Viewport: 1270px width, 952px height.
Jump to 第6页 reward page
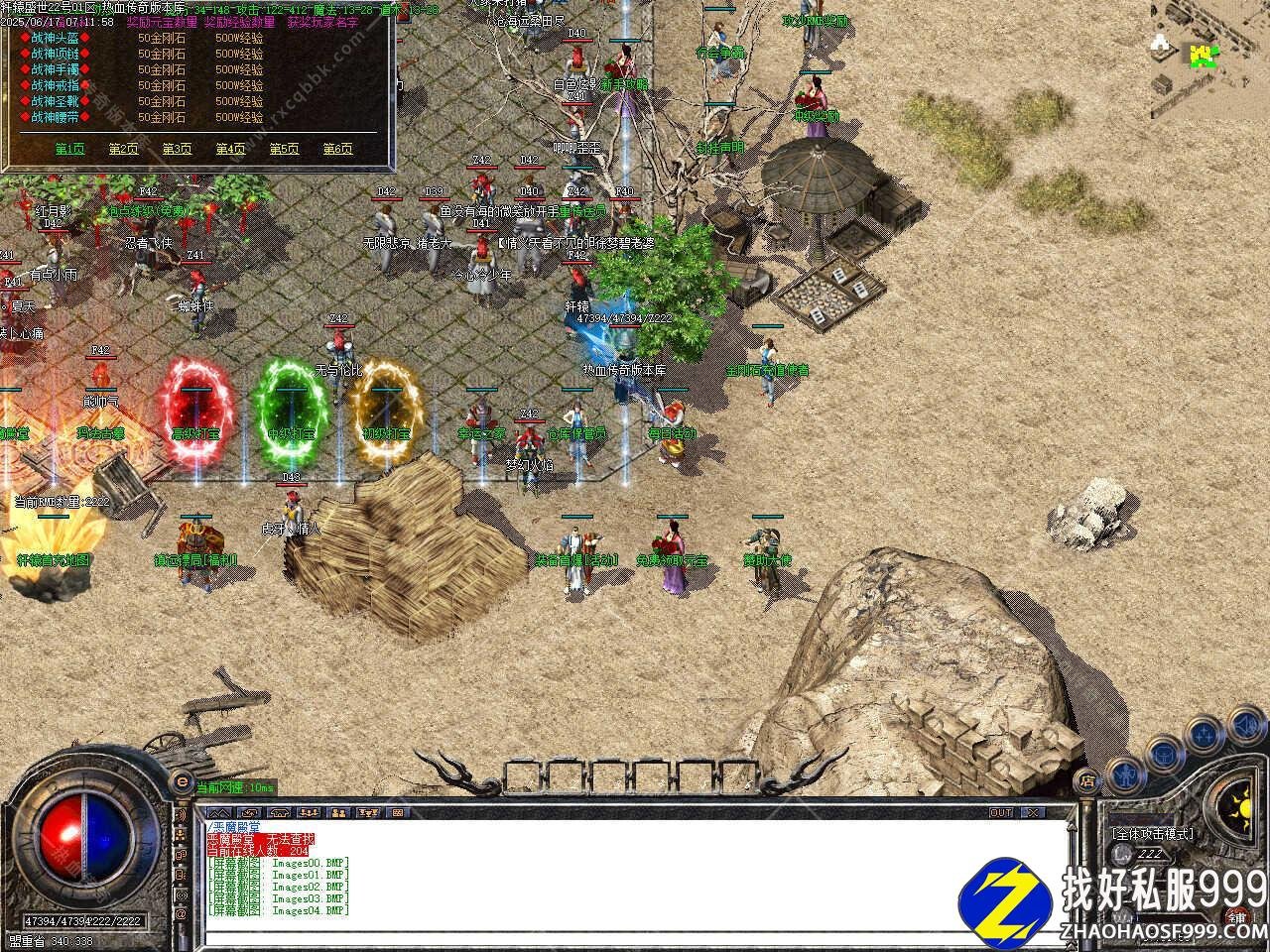(337, 149)
